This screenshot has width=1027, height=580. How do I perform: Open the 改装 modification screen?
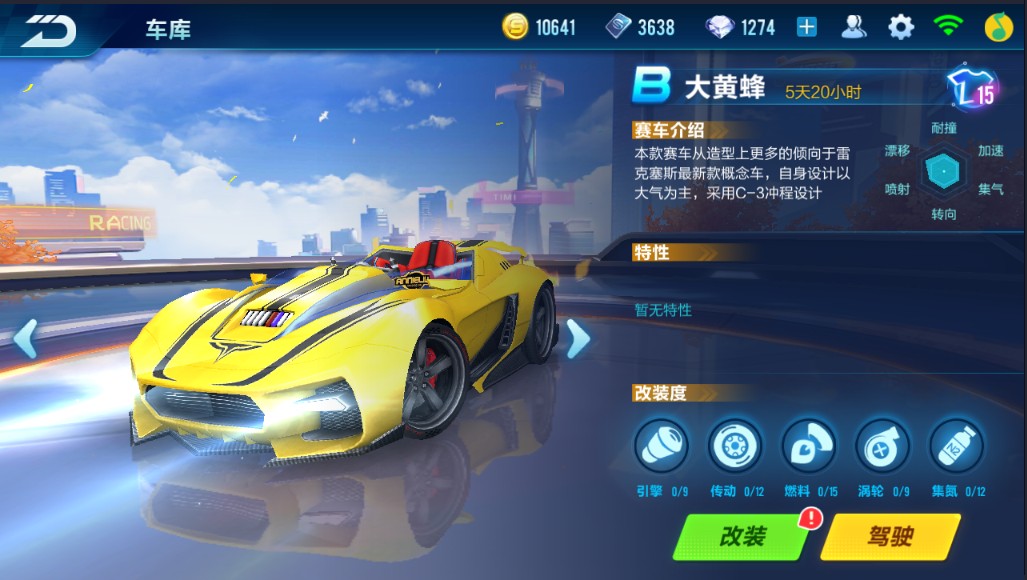click(x=741, y=537)
